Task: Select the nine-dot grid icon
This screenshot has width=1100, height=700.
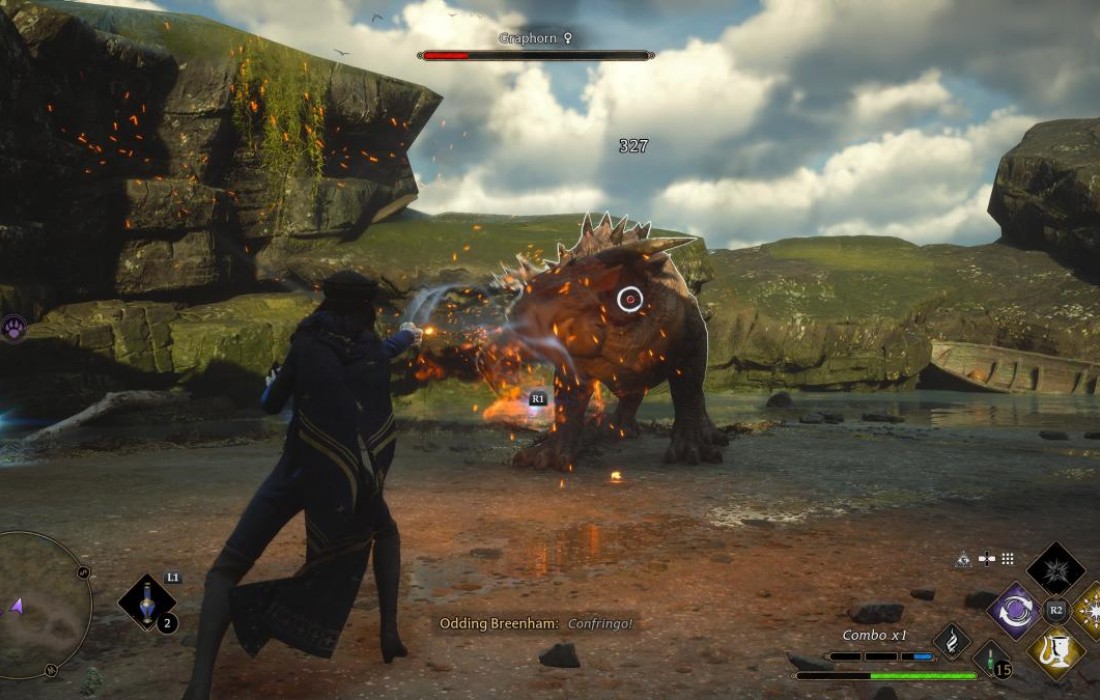Action: (1008, 559)
